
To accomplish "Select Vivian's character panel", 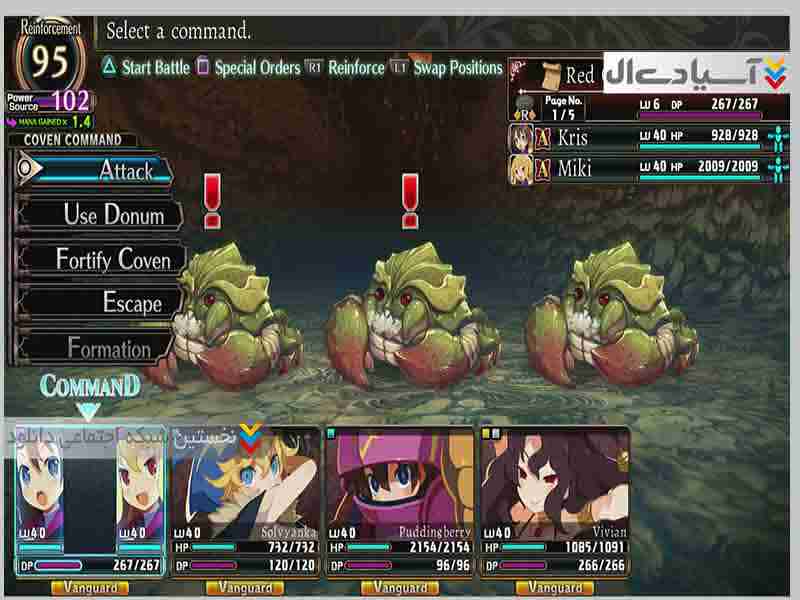I will click(555, 500).
